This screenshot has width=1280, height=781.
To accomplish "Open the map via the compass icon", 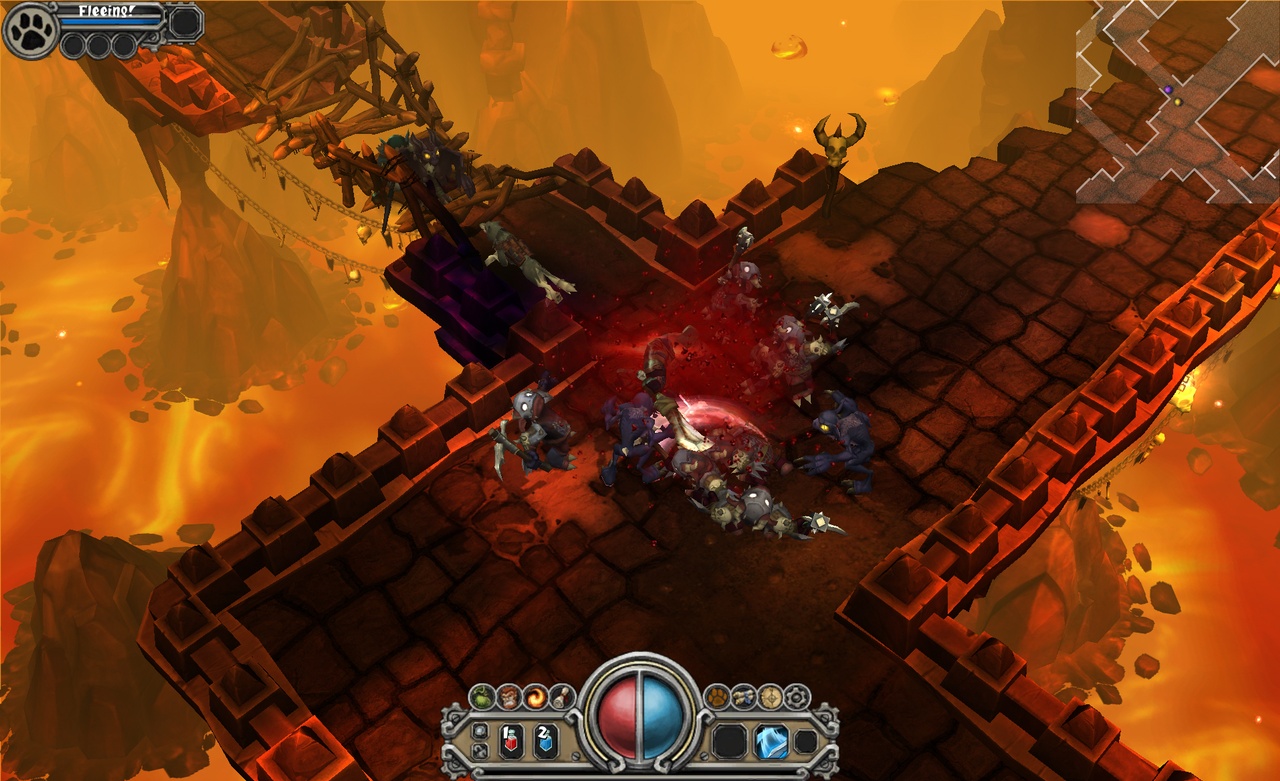I will (771, 697).
